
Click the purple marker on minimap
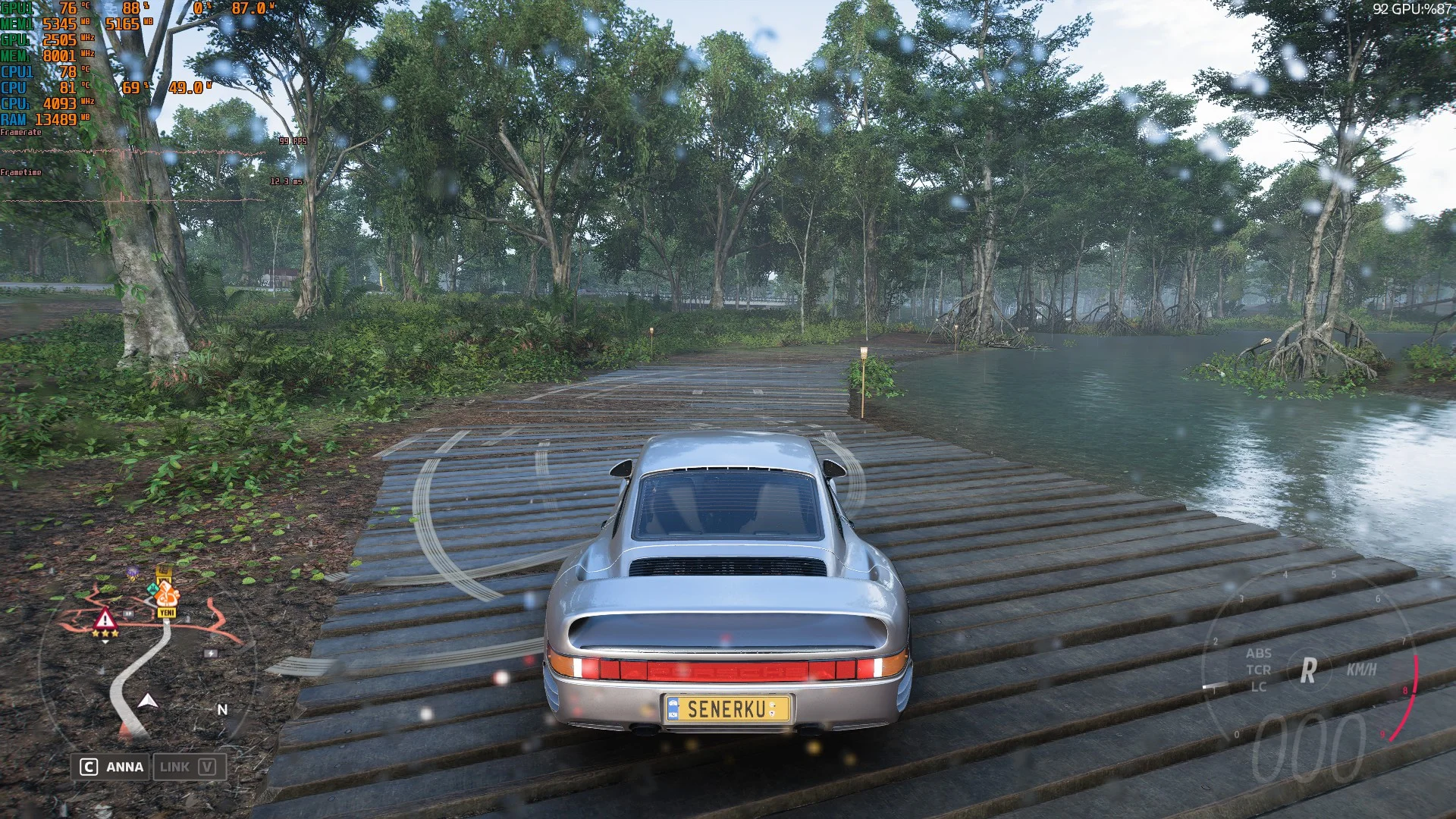[x=133, y=573]
